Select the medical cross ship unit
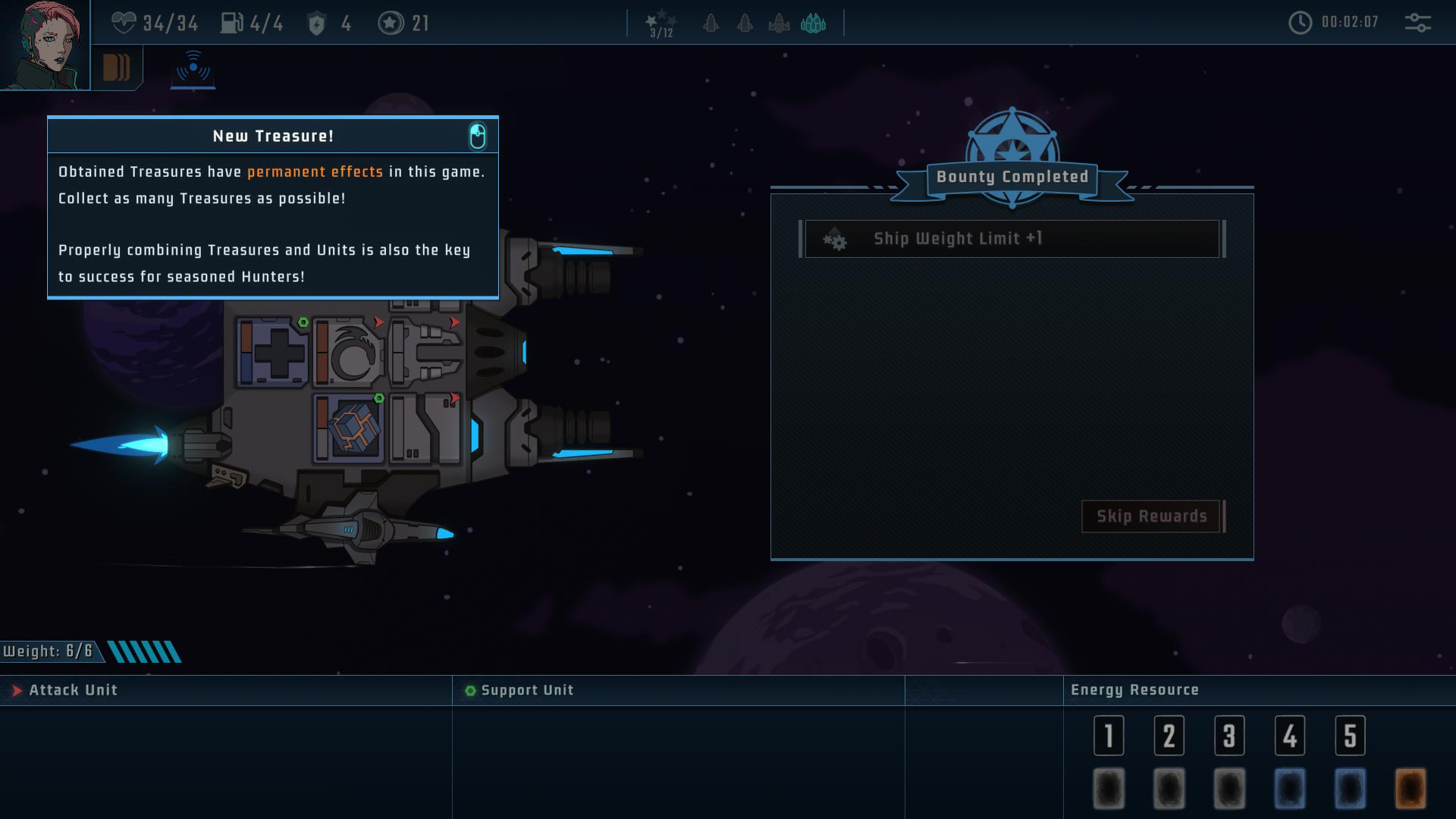This screenshot has height=819, width=1456. (271, 353)
